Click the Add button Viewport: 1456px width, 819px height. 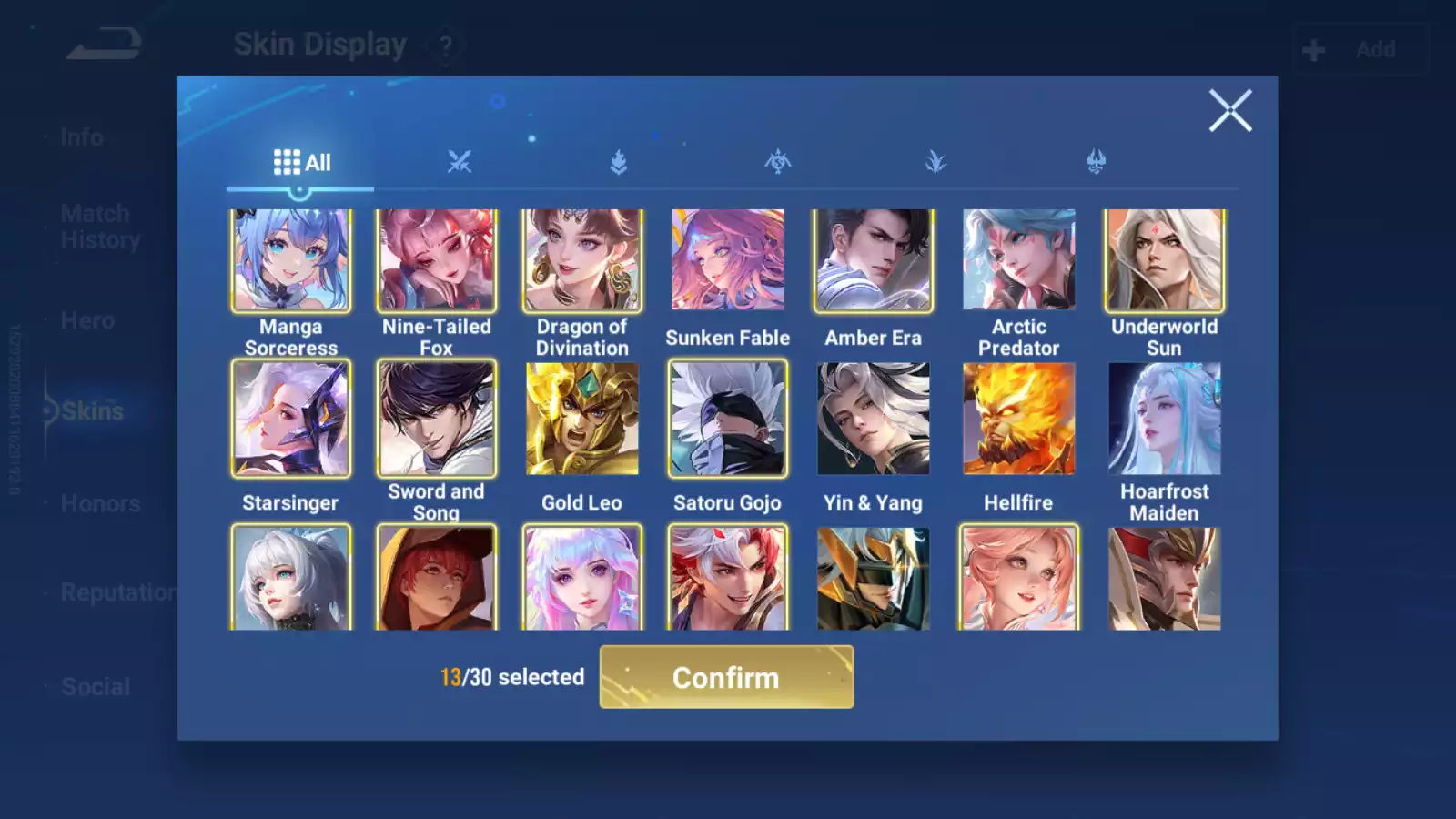pos(1360,48)
